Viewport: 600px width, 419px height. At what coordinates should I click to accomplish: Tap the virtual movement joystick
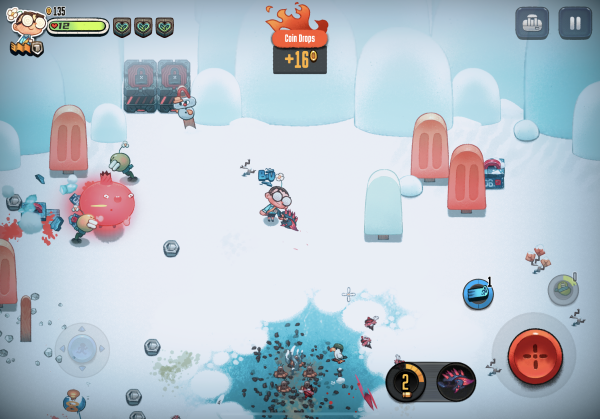click(x=82, y=349)
